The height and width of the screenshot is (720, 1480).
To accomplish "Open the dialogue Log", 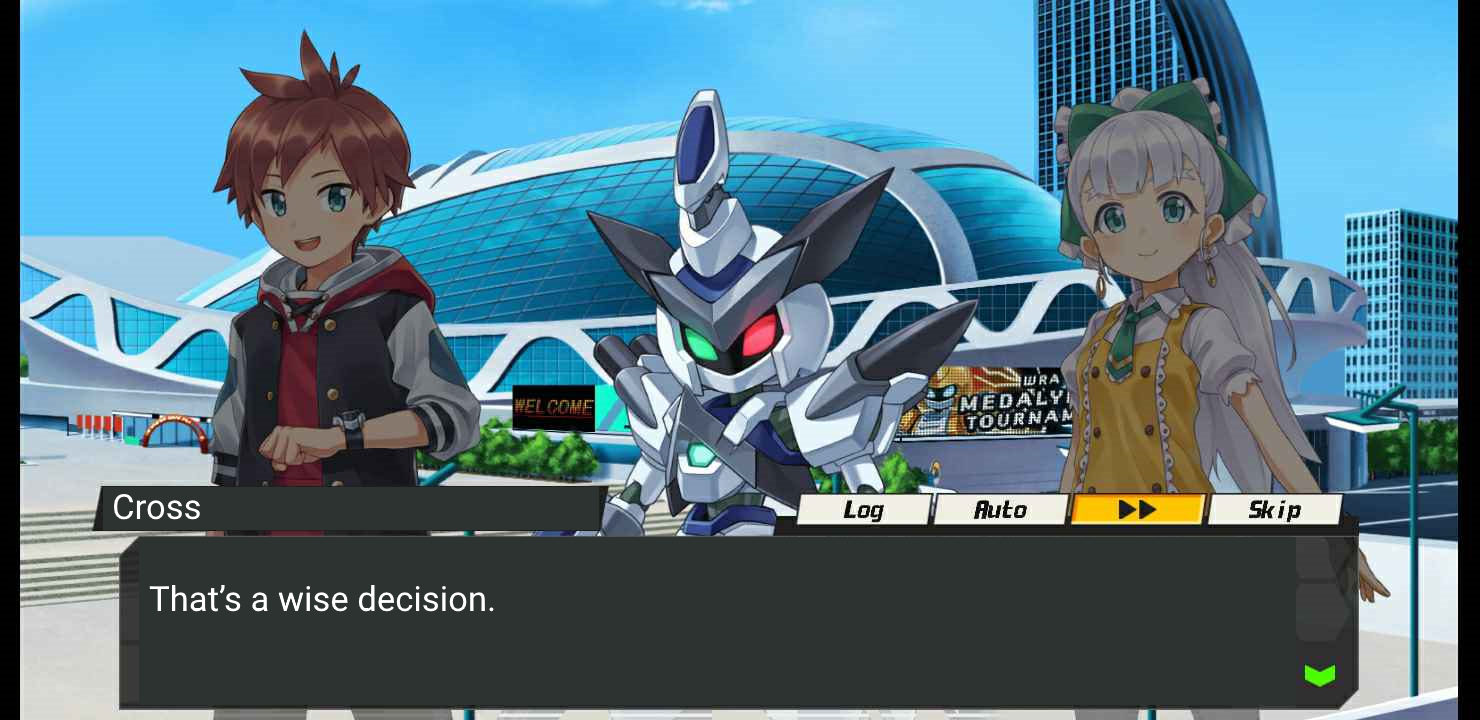I will [x=863, y=510].
